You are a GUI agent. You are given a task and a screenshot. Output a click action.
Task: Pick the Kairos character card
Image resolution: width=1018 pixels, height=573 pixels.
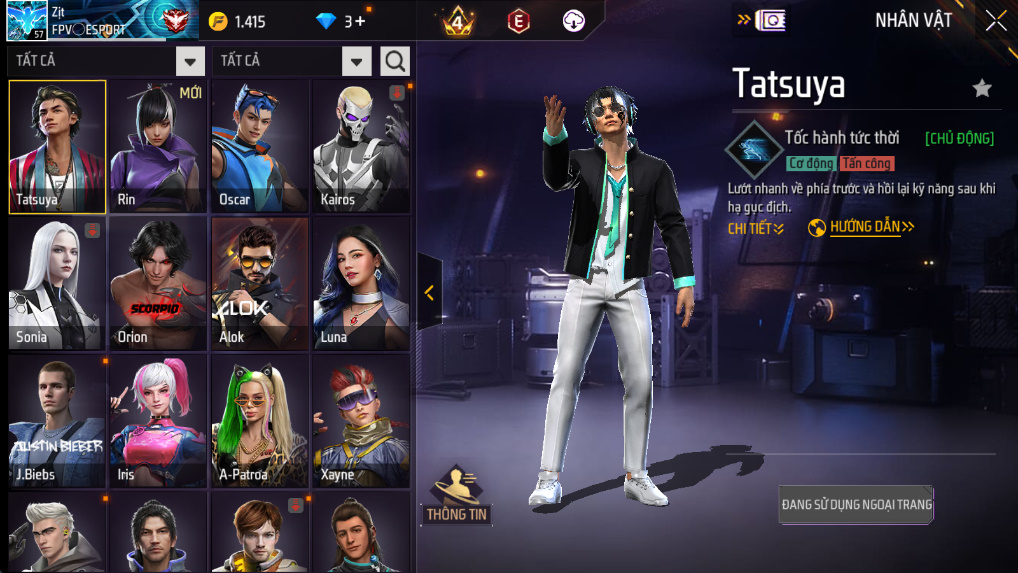[x=361, y=146]
